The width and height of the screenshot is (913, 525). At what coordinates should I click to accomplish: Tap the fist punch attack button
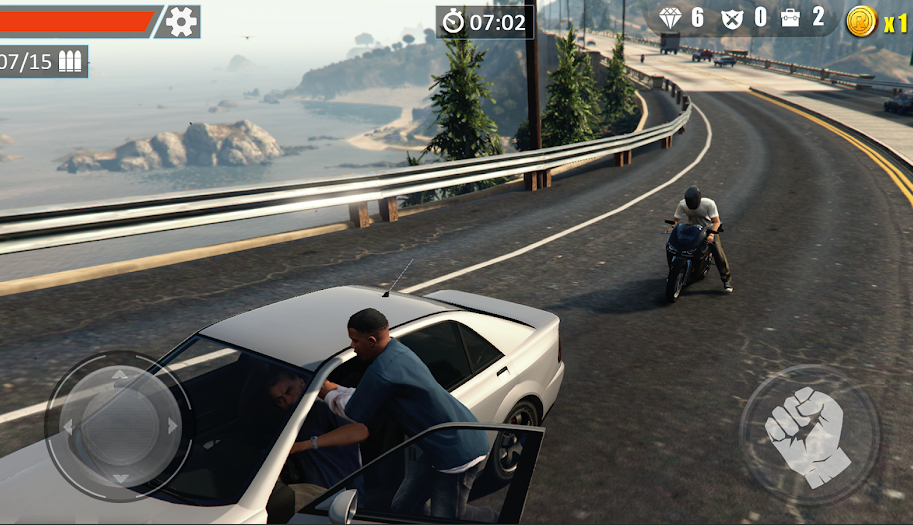[x=808, y=435]
